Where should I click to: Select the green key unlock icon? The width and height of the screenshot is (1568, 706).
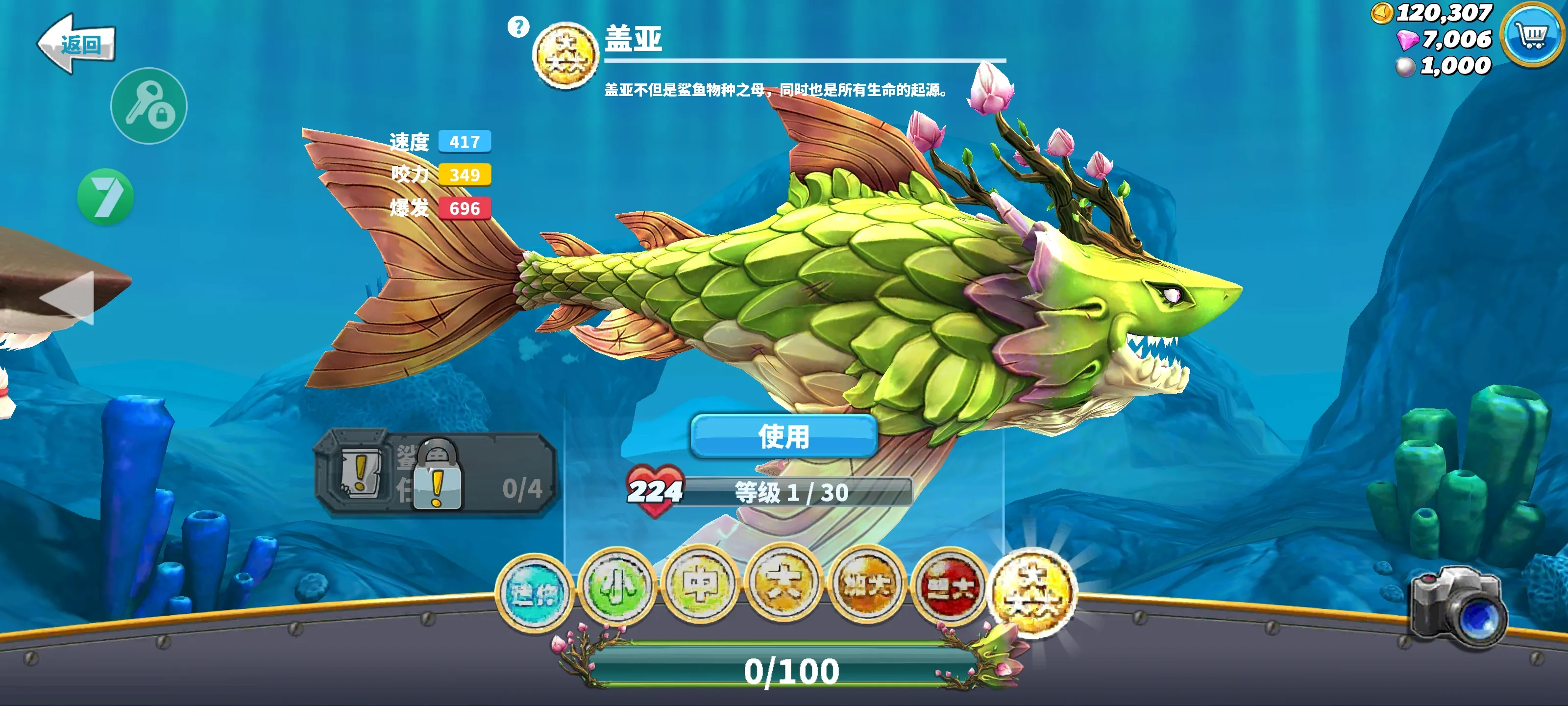148,105
